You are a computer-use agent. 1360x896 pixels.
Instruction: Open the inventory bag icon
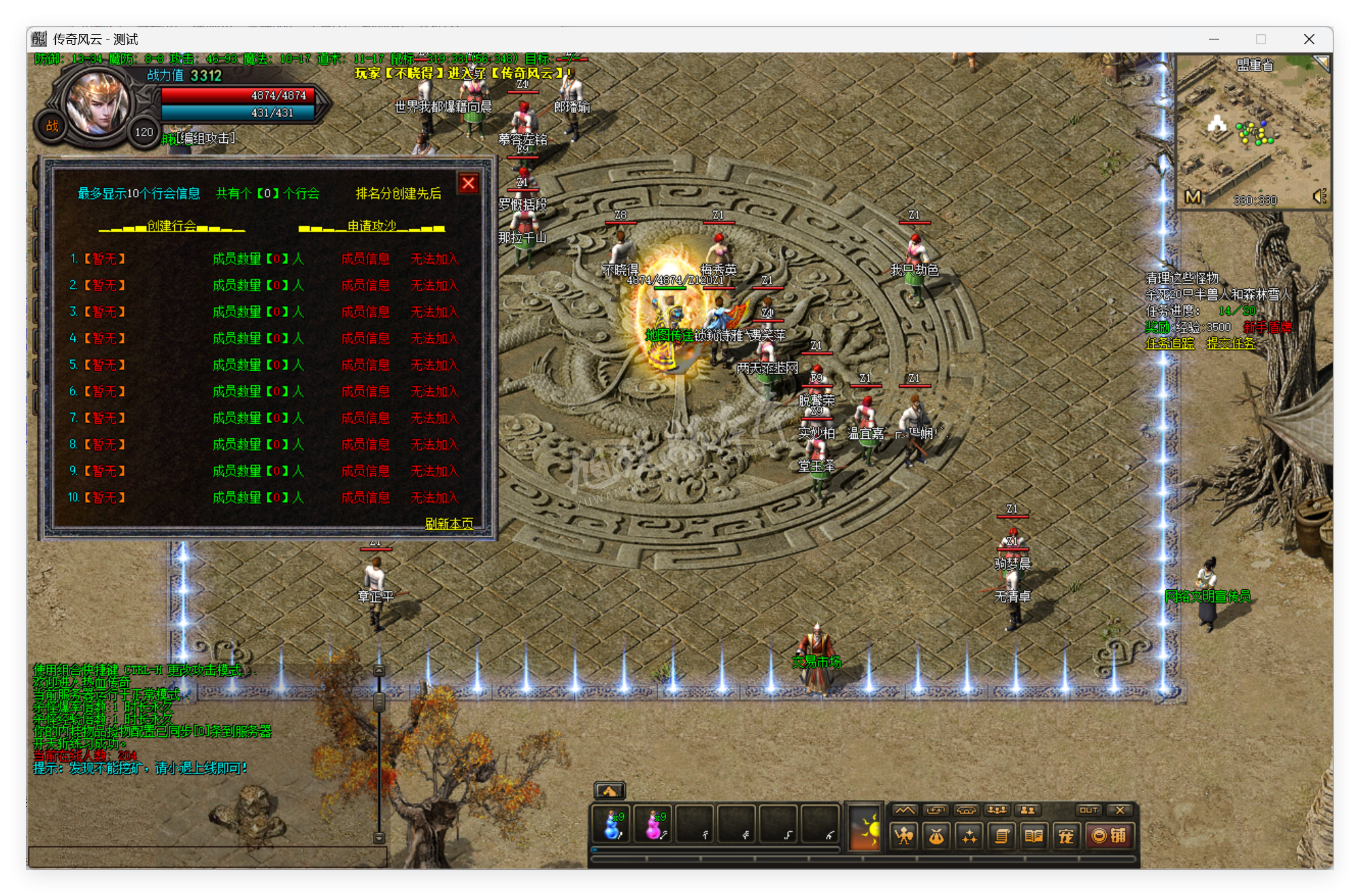pos(935,837)
